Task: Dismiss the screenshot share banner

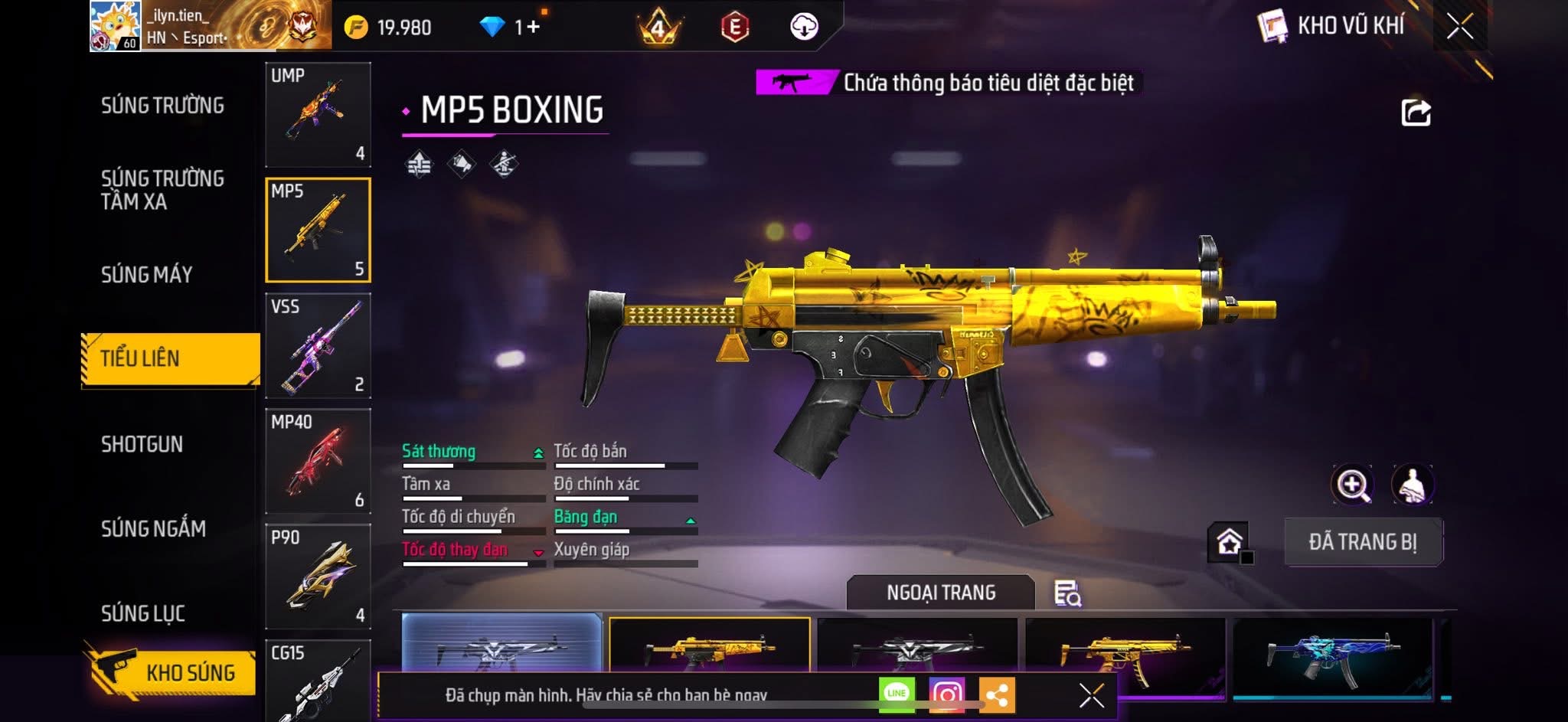Action: [x=1091, y=695]
